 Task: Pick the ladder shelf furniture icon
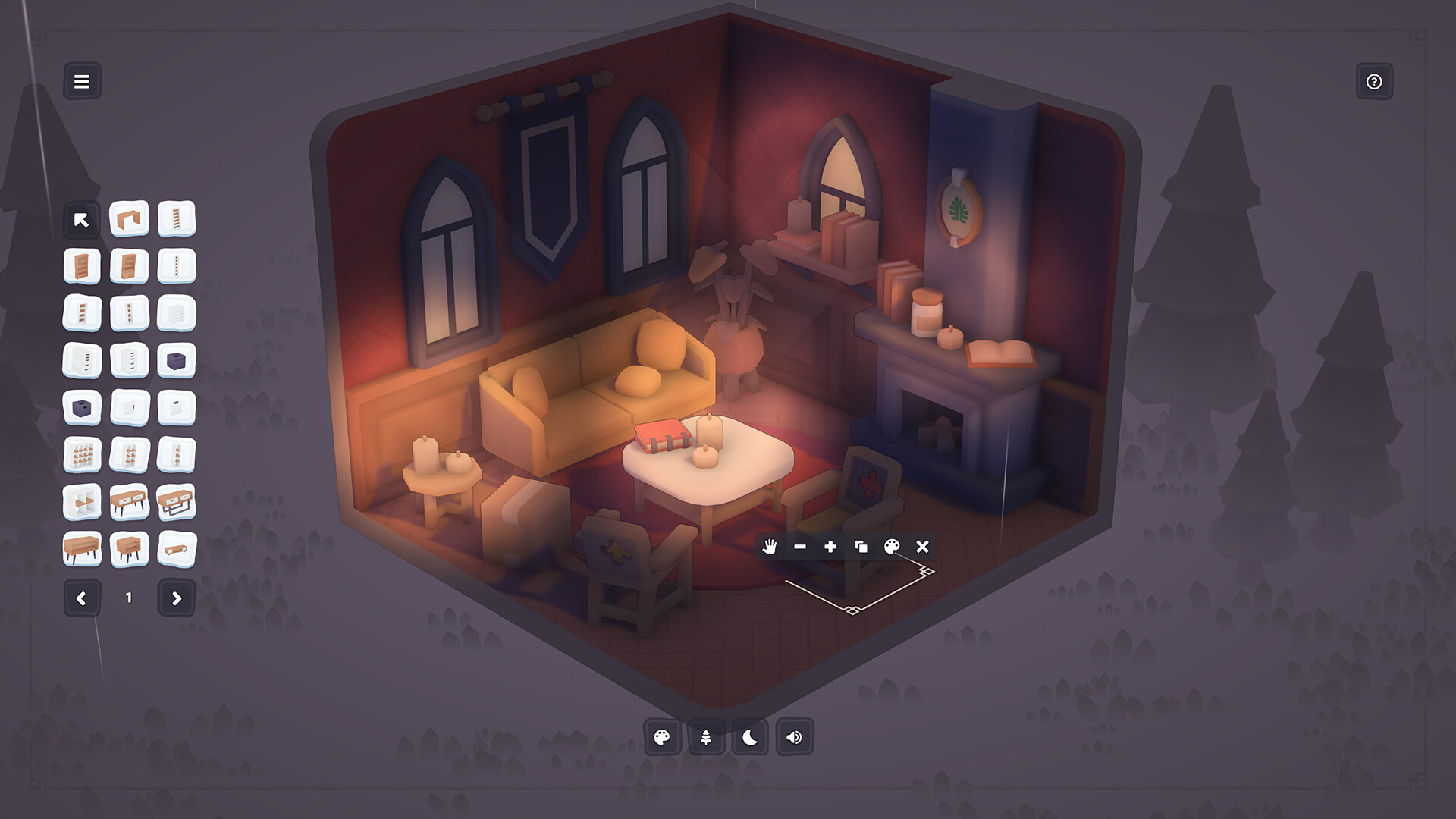tap(176, 221)
